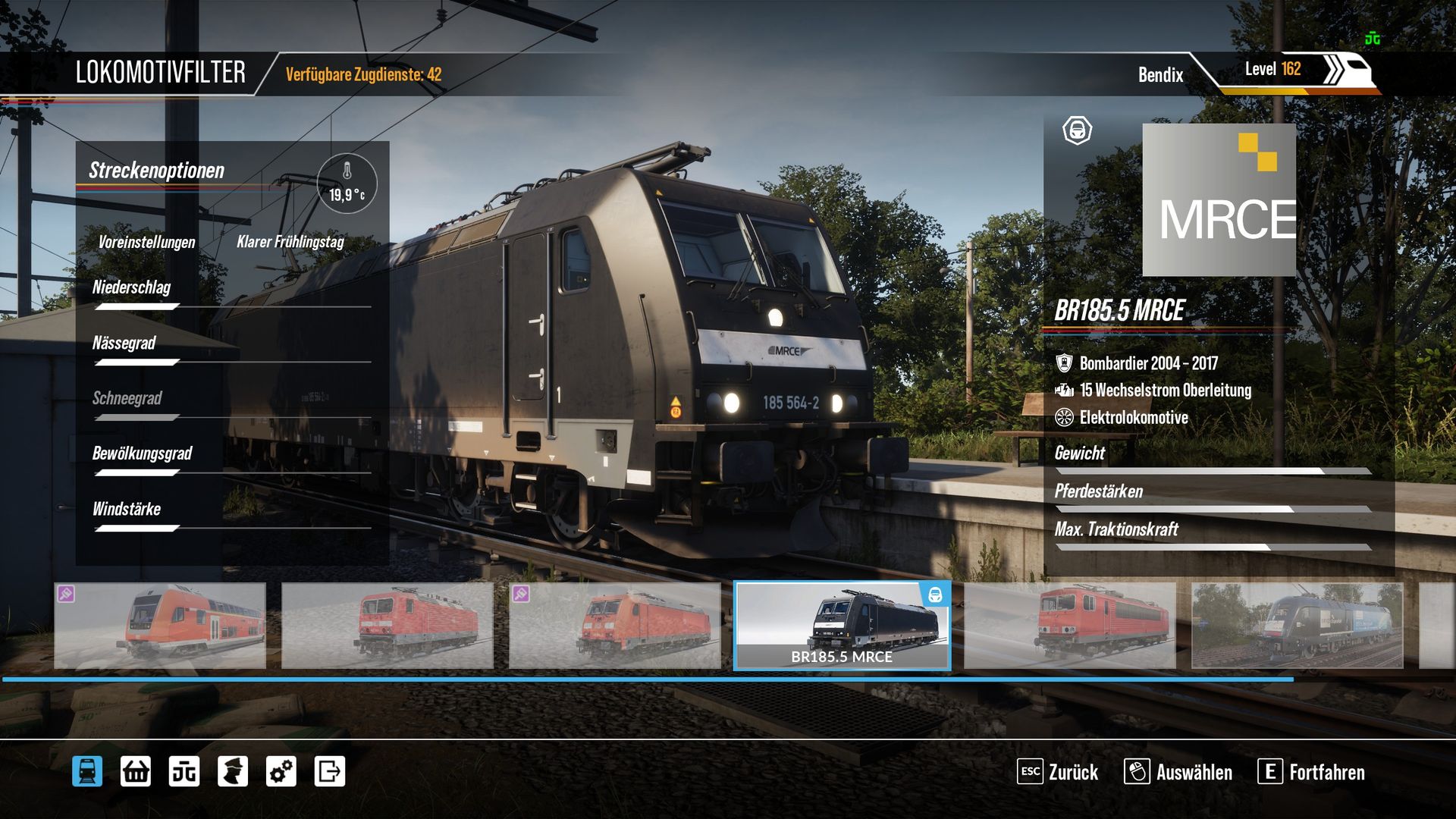
Task: Select the dark blue locomotive thumbnail
Action: pos(1297,626)
